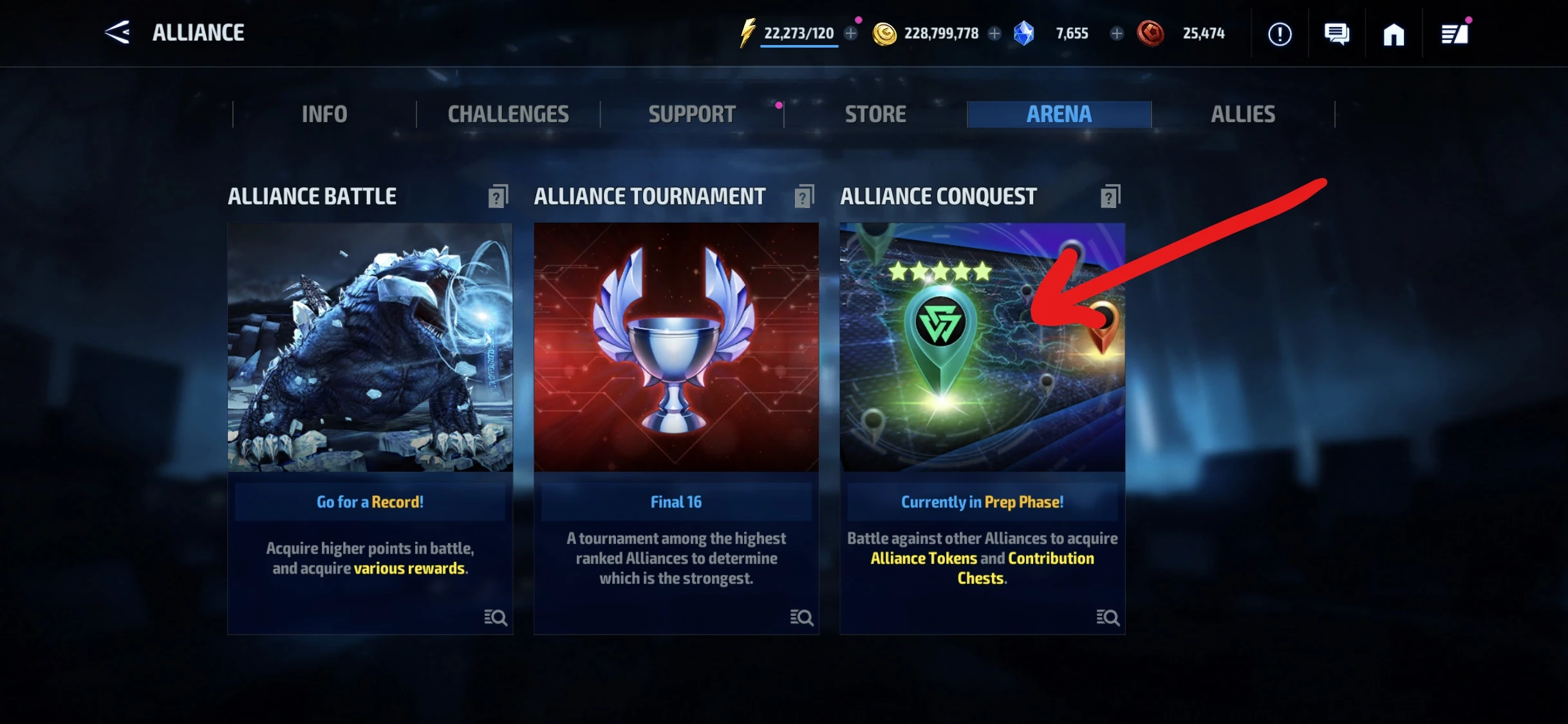Select the STORE tab
The width and height of the screenshot is (1568, 724).
875,114
